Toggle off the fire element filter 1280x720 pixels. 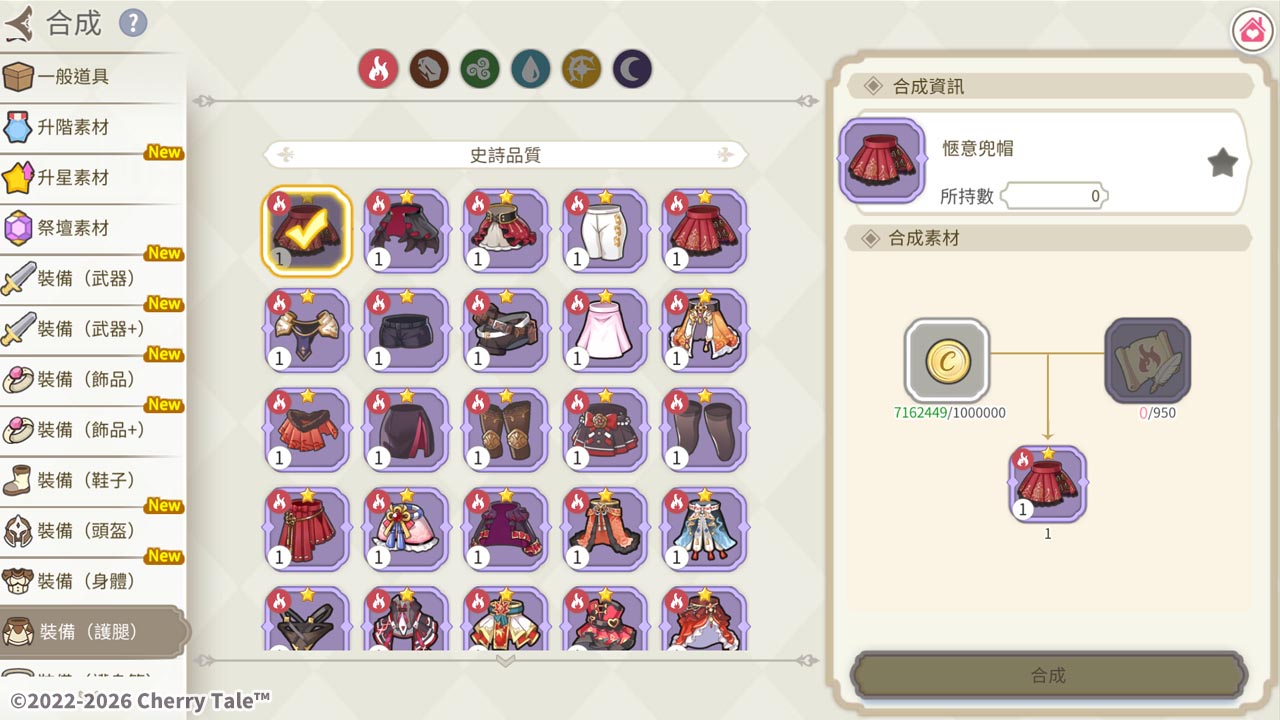click(x=378, y=70)
